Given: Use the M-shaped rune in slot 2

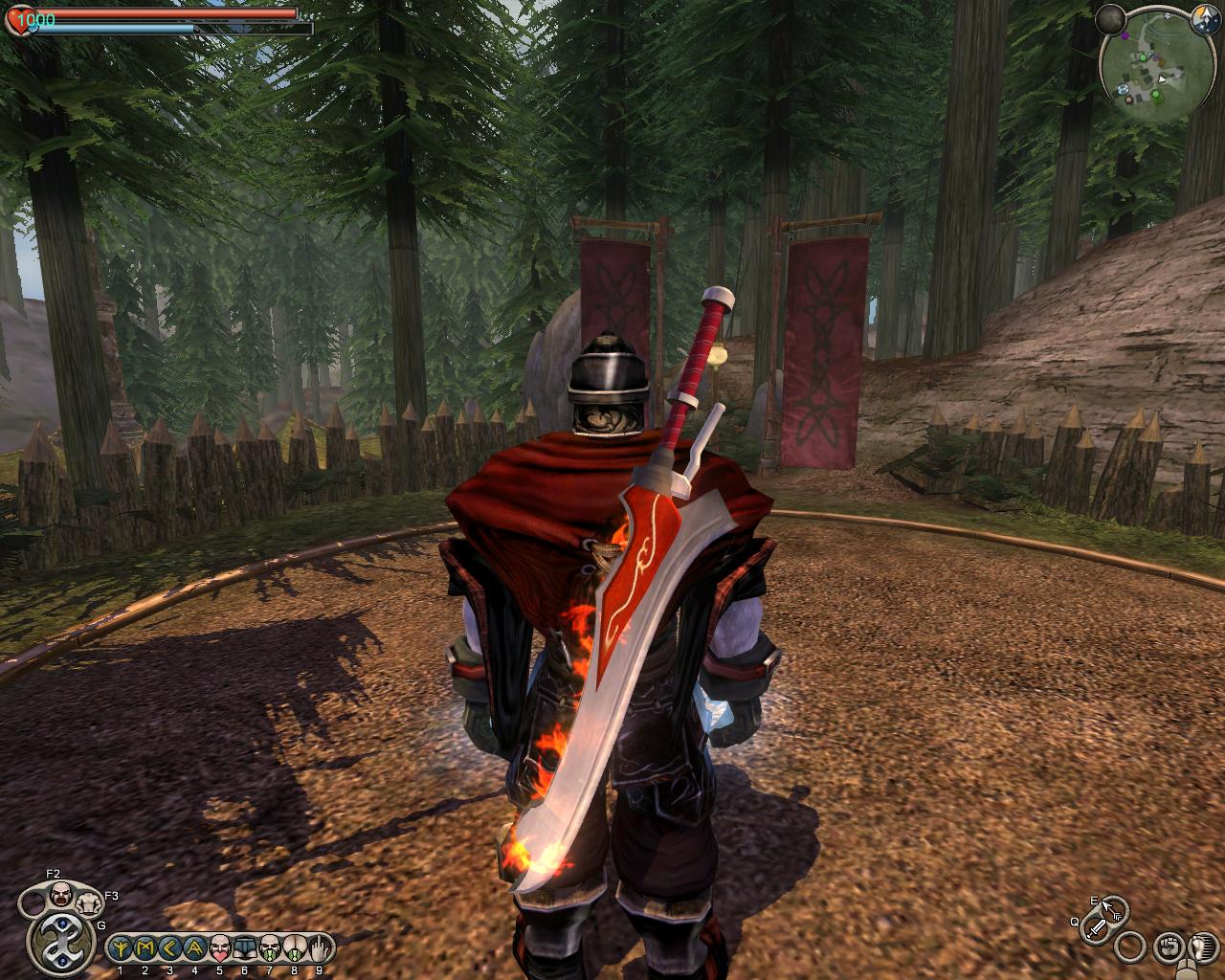Looking at the screenshot, I should pos(145,947).
